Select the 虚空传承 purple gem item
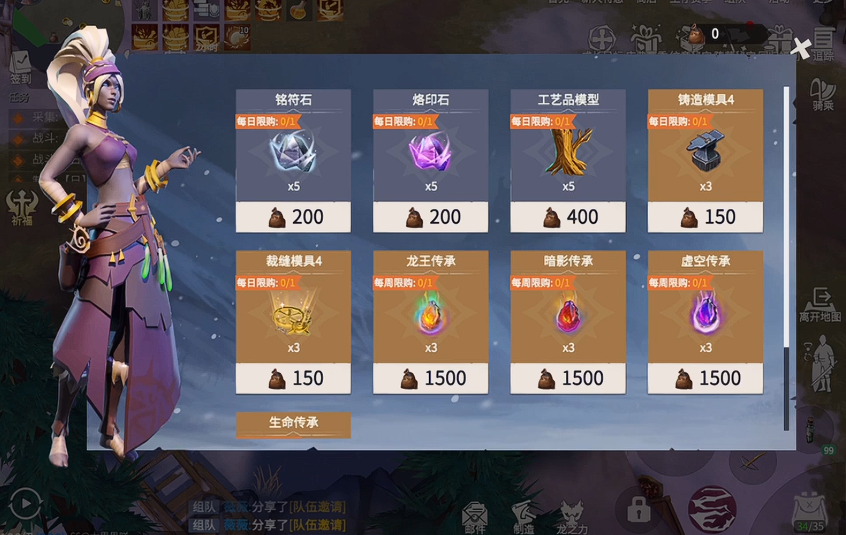Screen dimensions: 846x535 coord(705,321)
